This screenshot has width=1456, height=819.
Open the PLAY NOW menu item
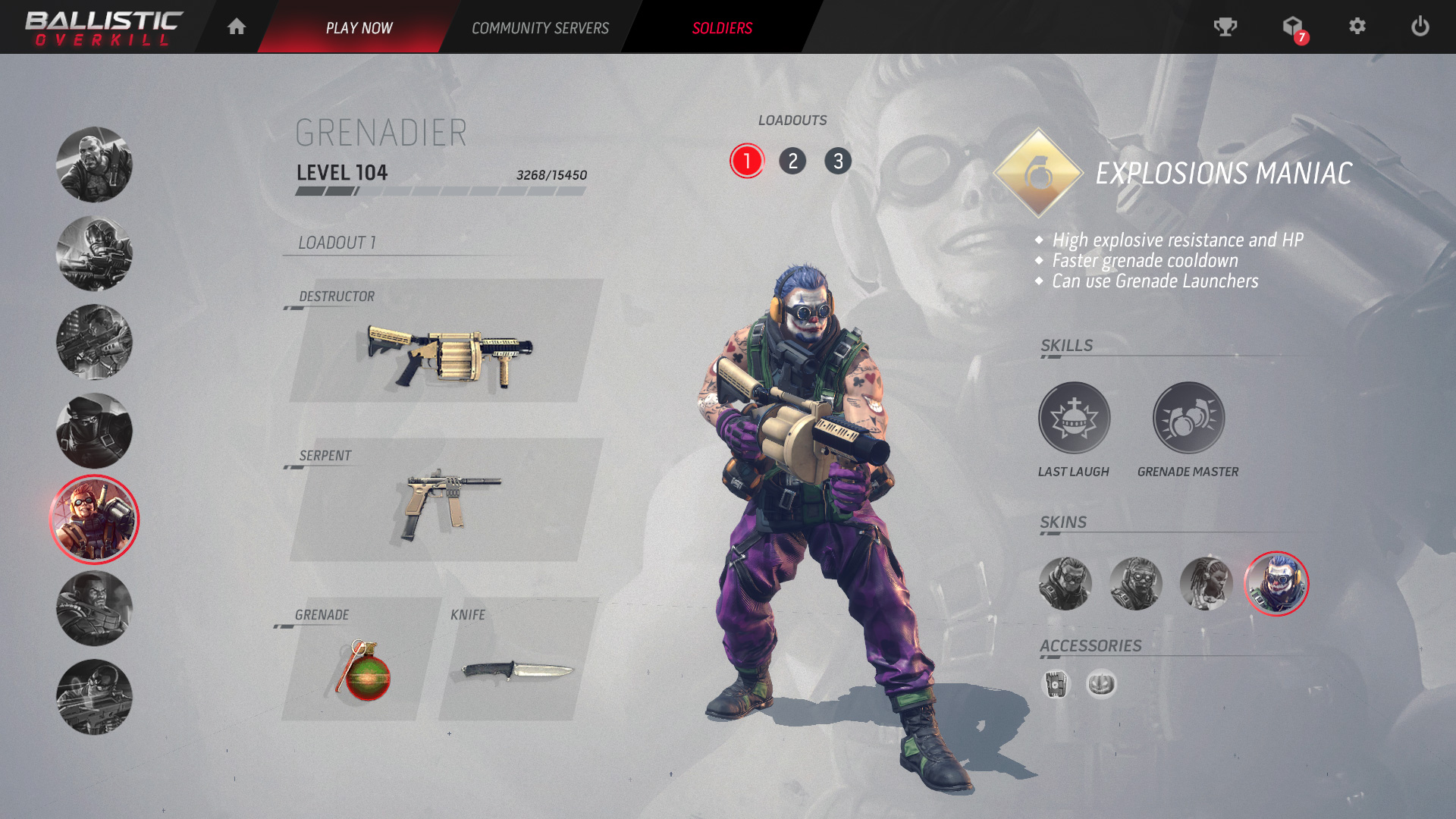click(x=359, y=27)
